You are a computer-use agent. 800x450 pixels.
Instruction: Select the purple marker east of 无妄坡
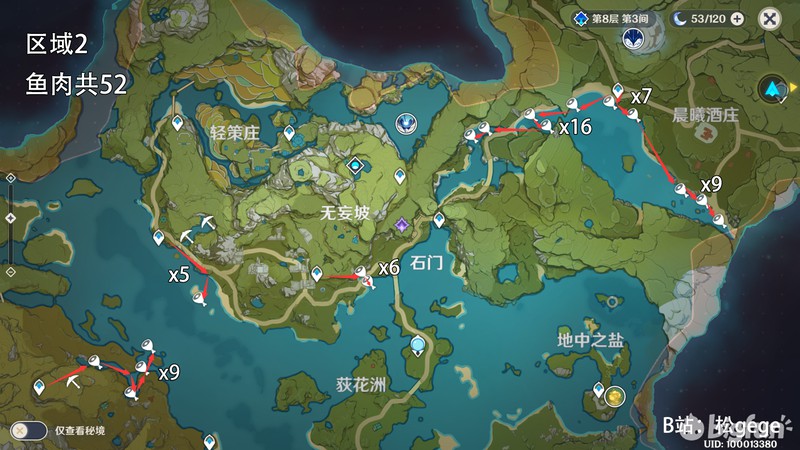click(x=402, y=224)
